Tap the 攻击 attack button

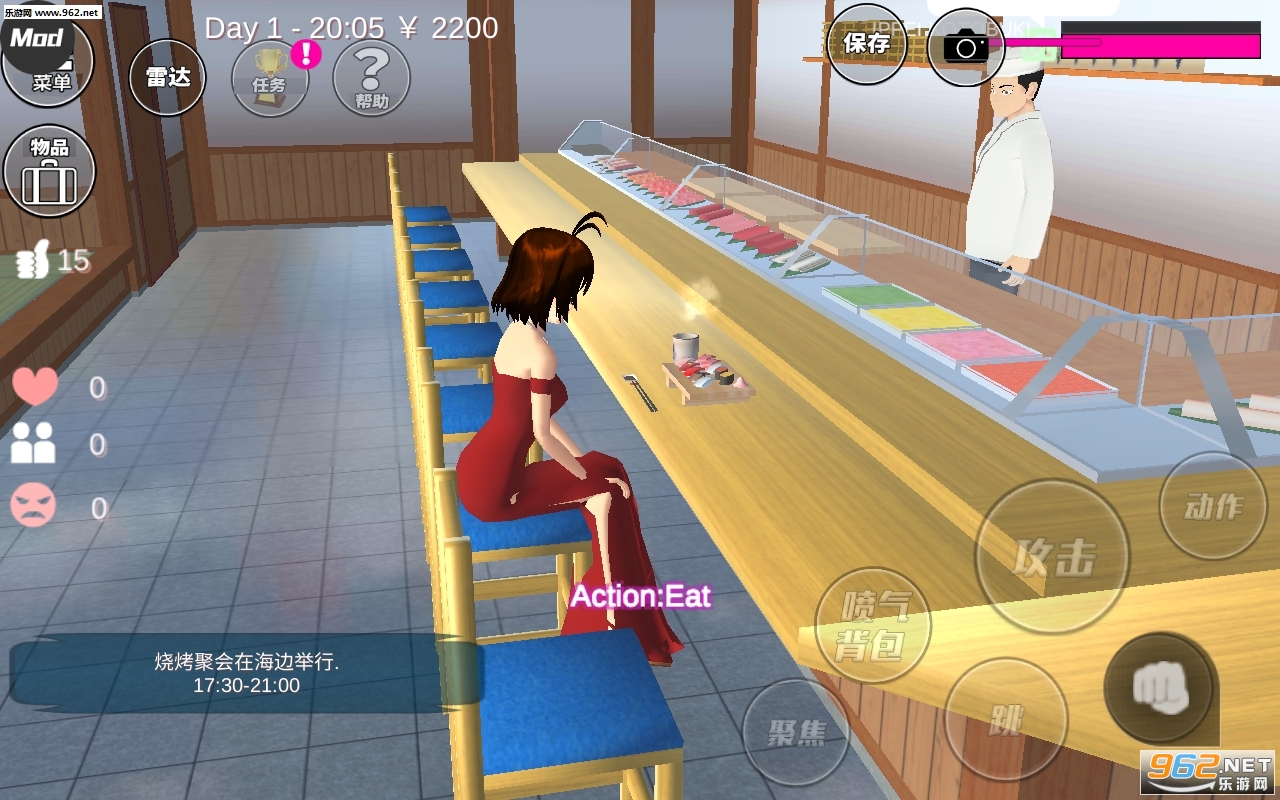[x=1052, y=557]
